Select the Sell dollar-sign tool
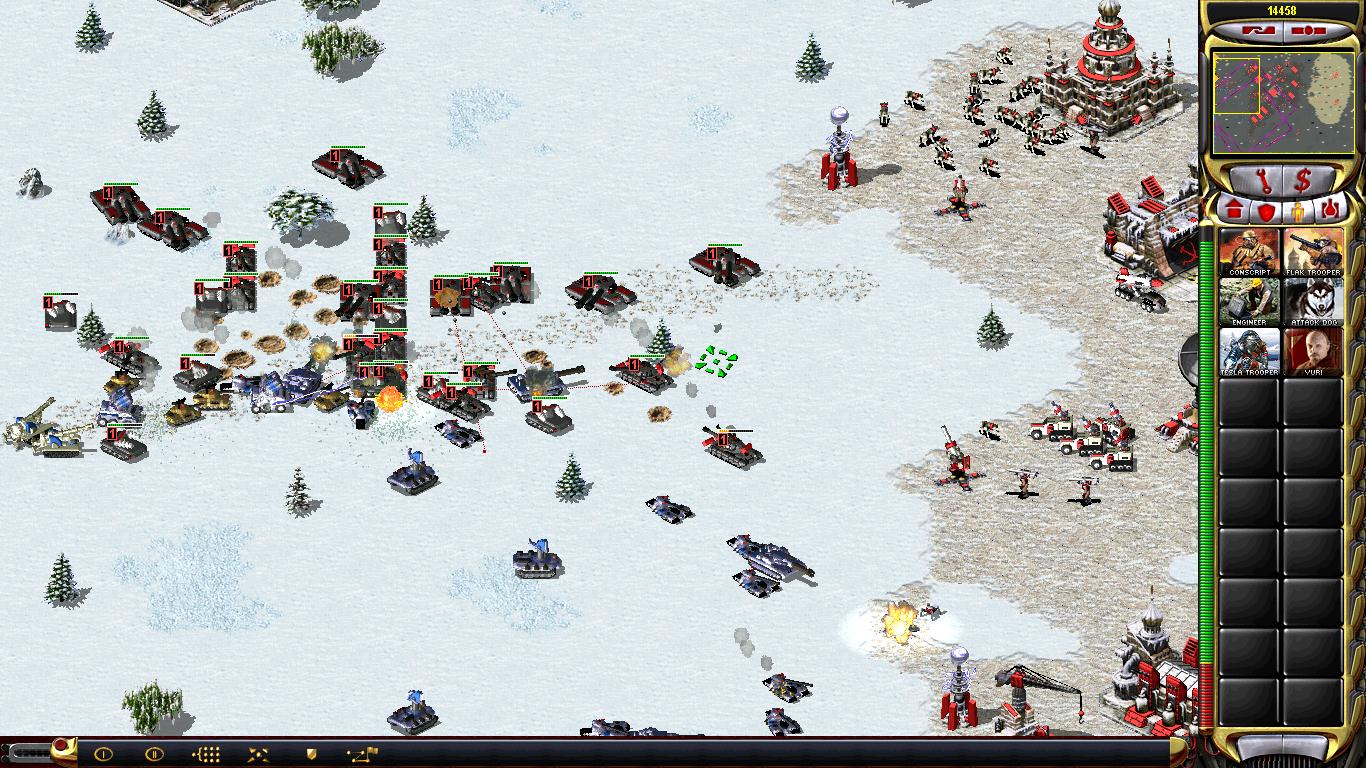Screen dimensions: 1366x768 [1302, 180]
